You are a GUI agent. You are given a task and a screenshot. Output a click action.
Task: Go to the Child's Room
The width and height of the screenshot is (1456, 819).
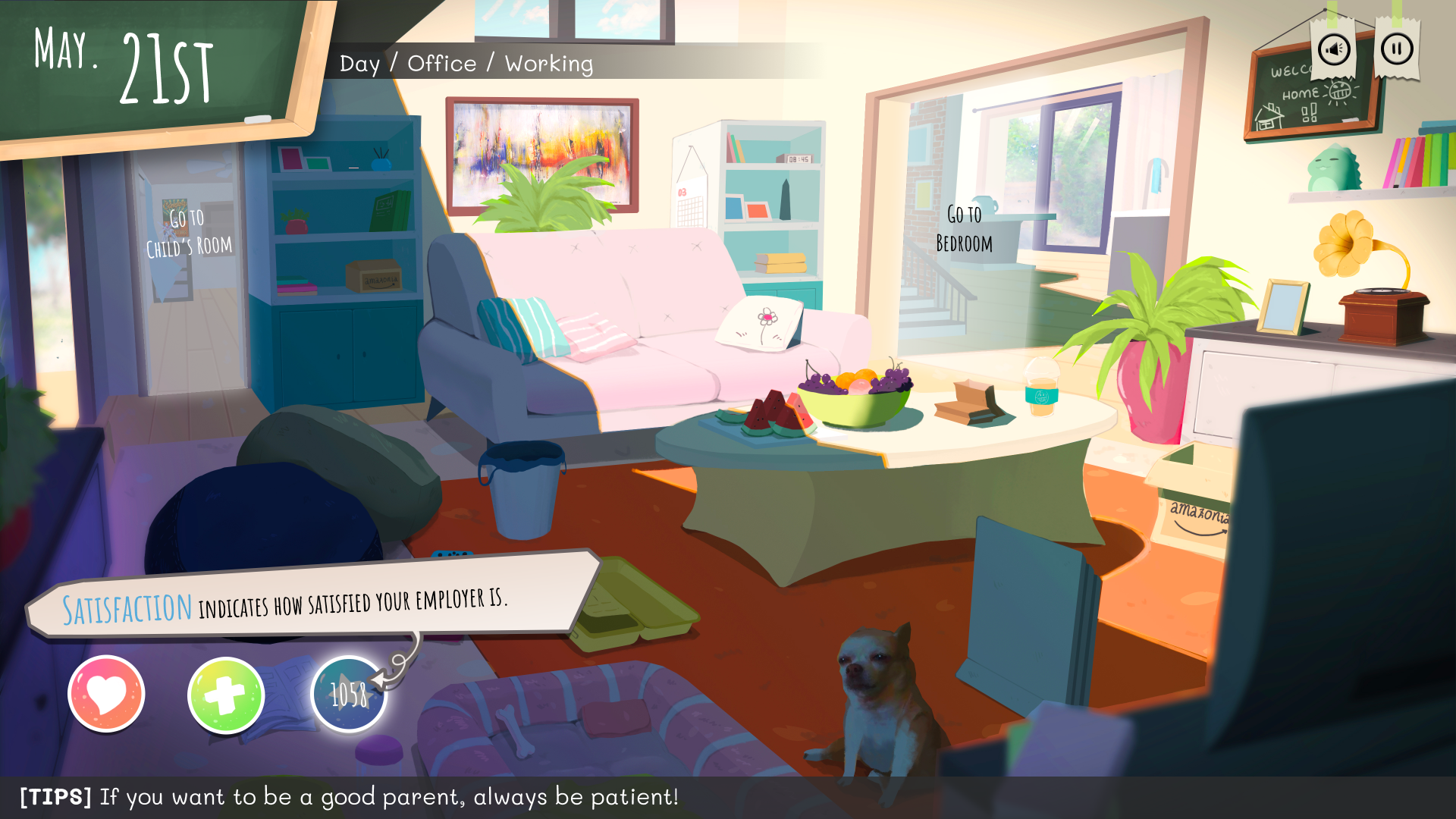[x=190, y=232]
